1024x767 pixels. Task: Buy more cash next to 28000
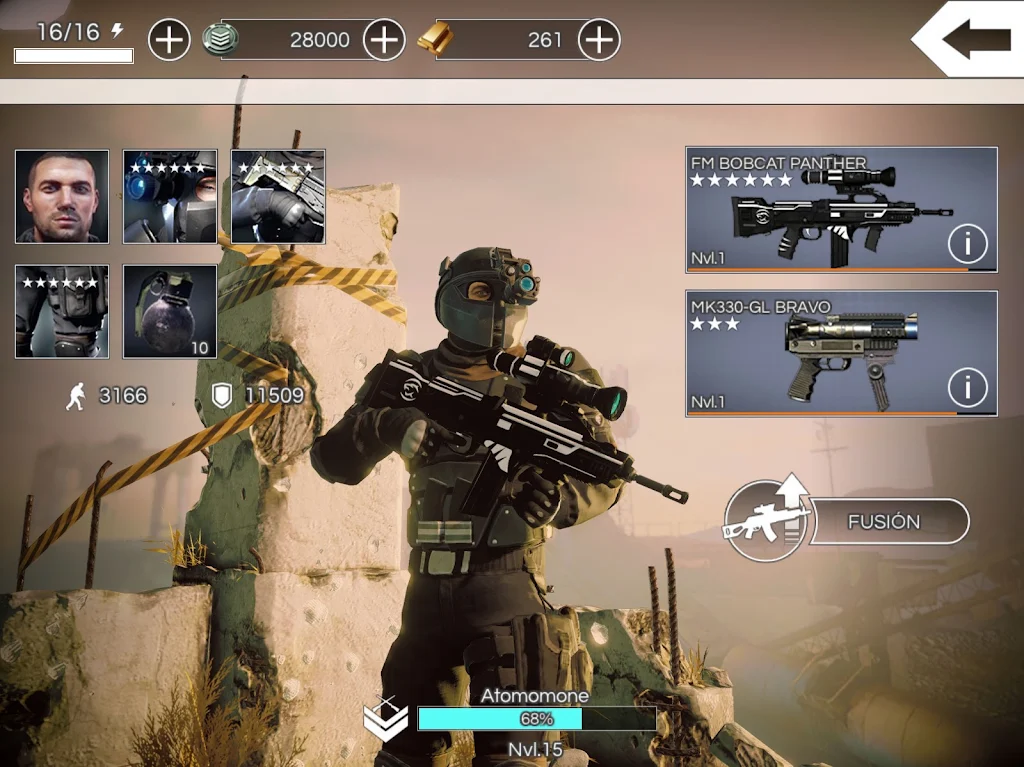[384, 40]
